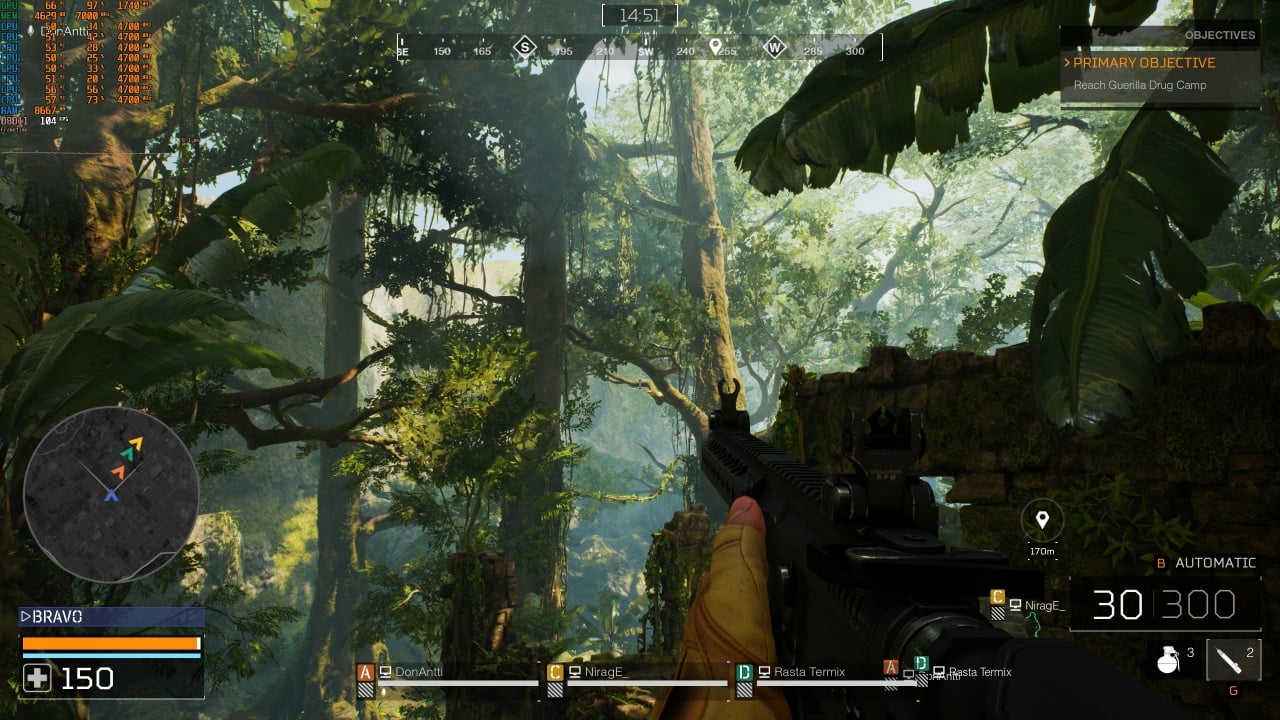
Task: Select the Primary Objective tracker entry
Action: pyautogui.click(x=1144, y=63)
